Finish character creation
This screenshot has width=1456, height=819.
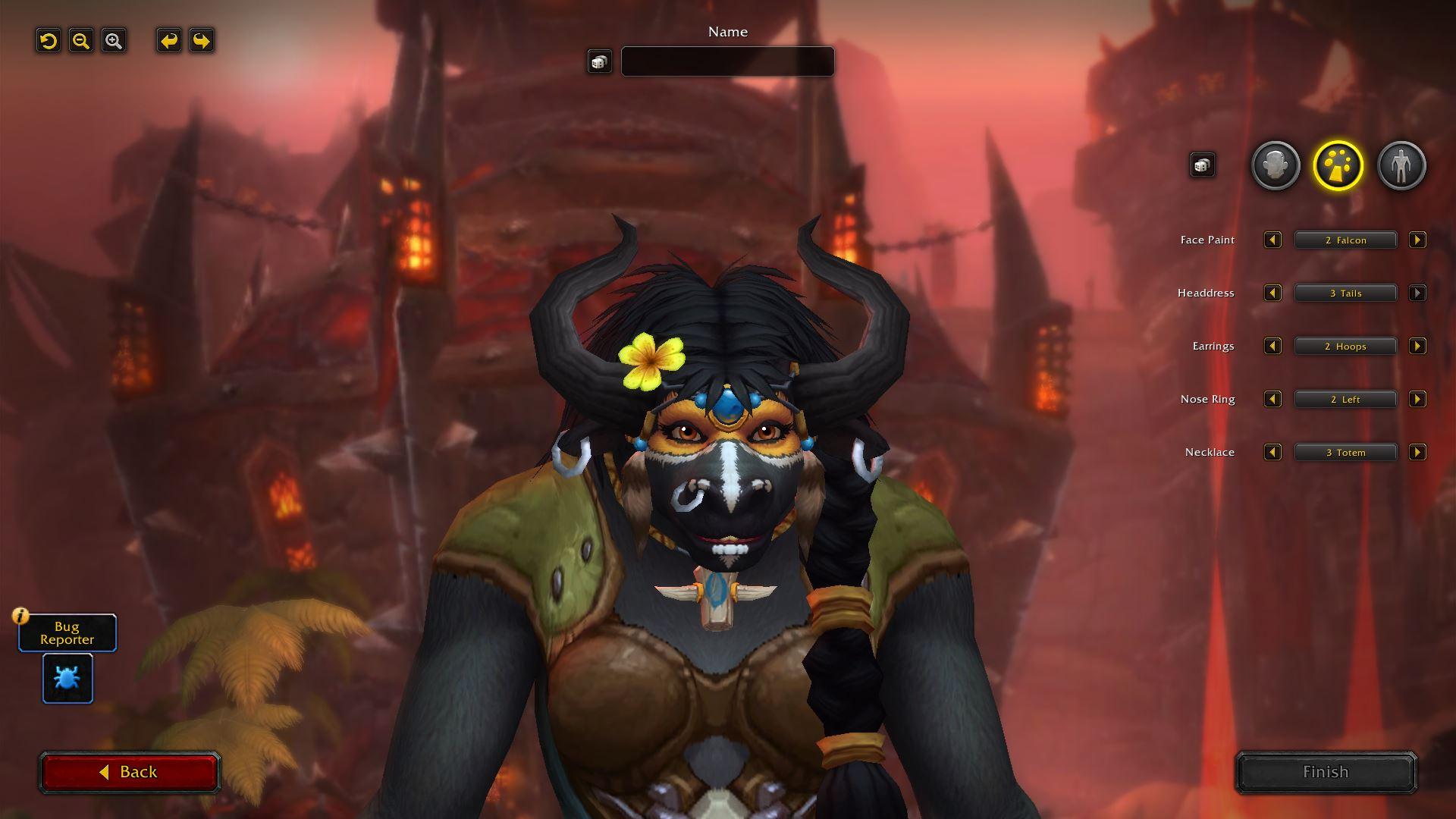click(1326, 772)
